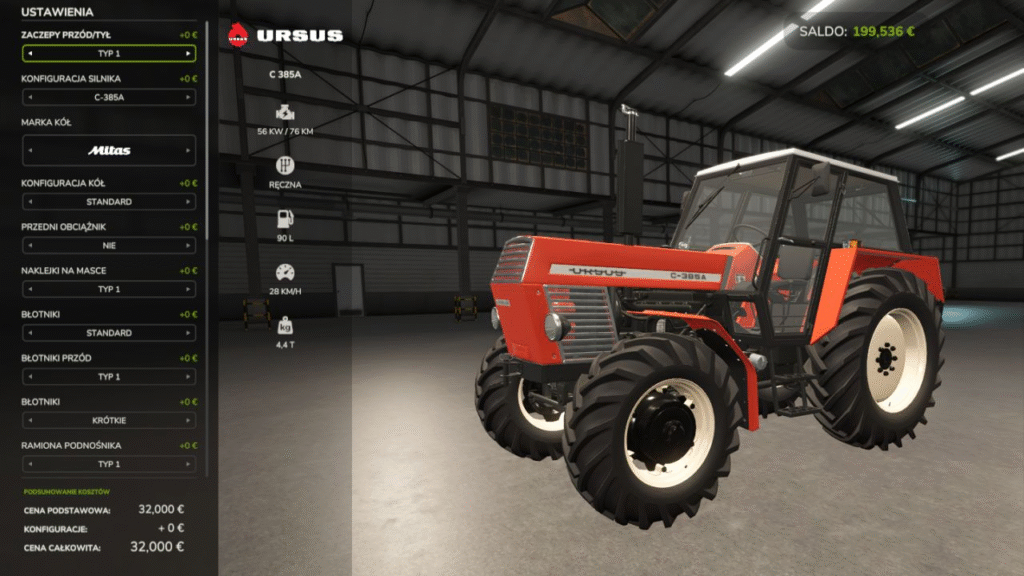This screenshot has width=1024, height=576.
Task: Select previous Naklejki na masce type
Action: tap(29, 290)
